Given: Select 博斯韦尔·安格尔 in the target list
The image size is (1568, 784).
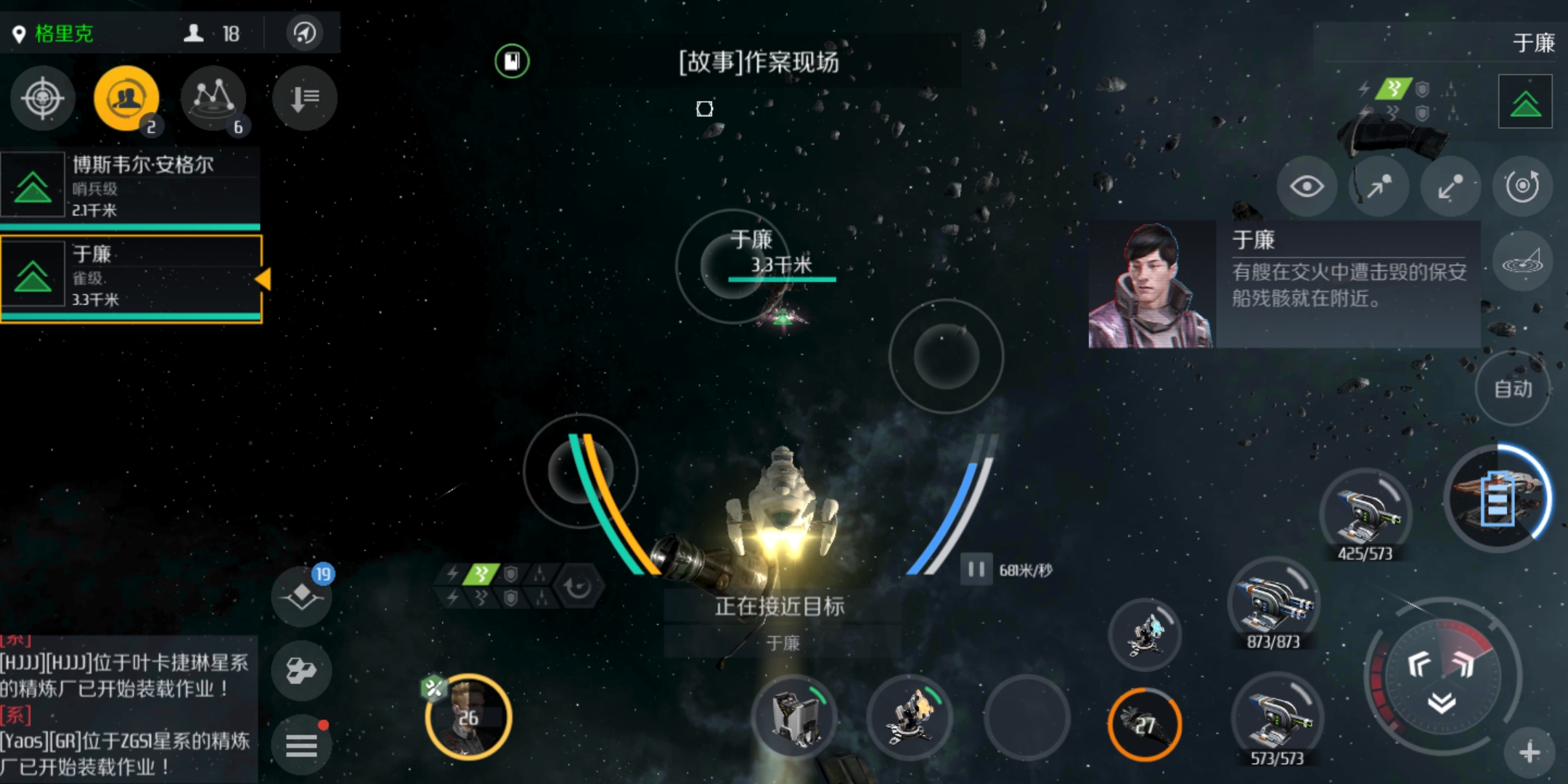Looking at the screenshot, I should 131,185.
